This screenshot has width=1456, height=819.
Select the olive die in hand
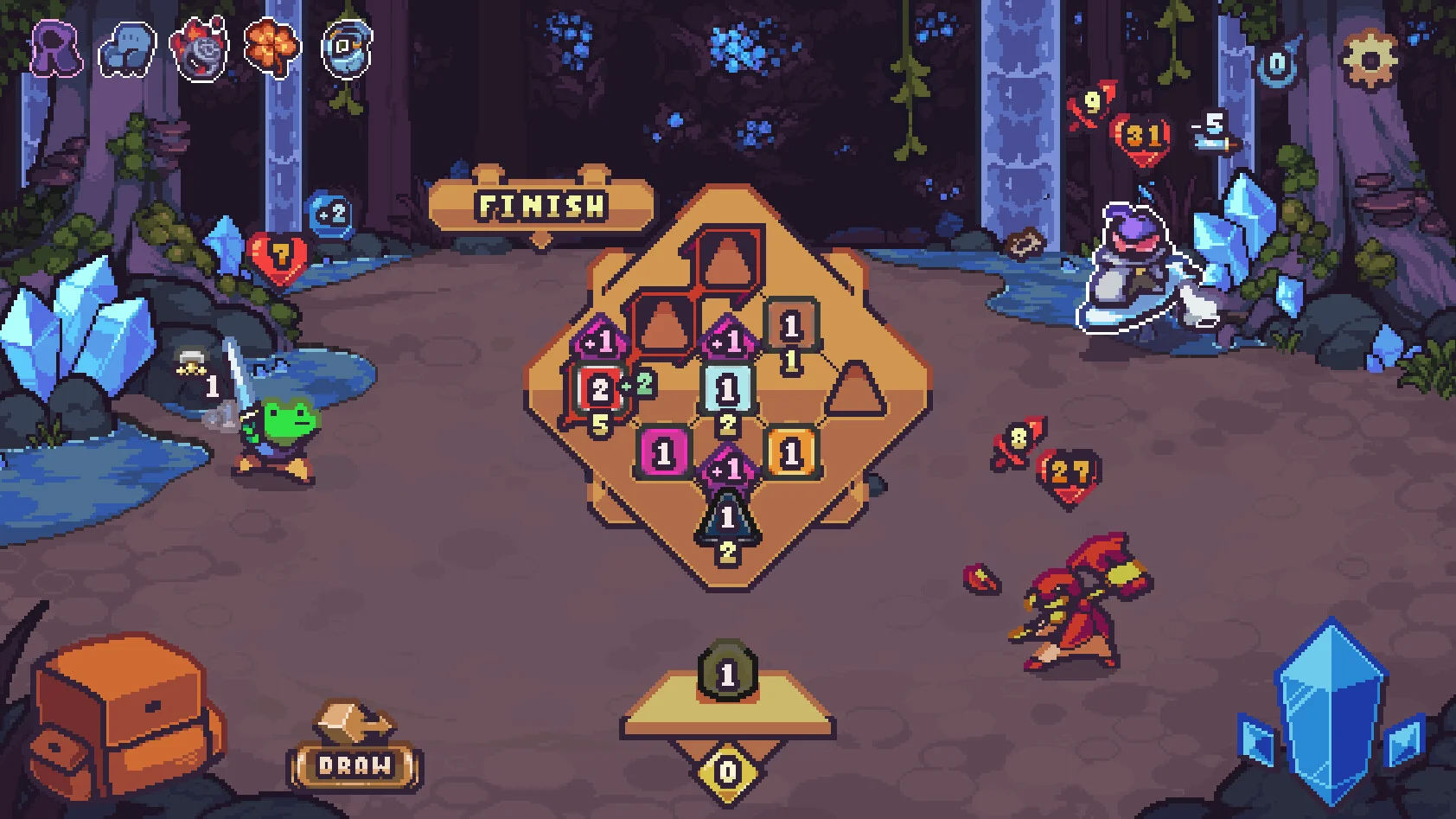pyautogui.click(x=727, y=673)
